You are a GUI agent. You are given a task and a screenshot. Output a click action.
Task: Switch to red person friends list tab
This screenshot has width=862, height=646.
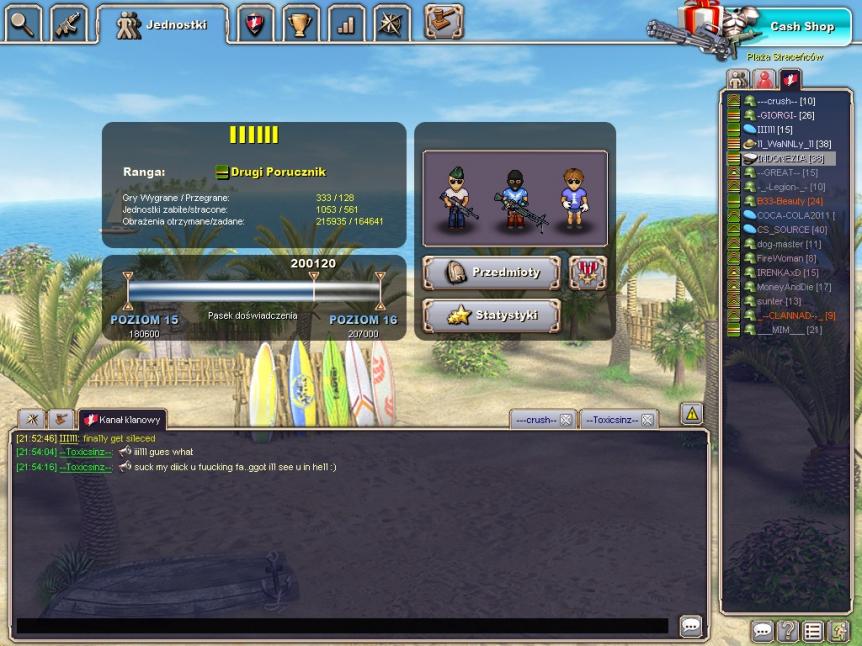point(765,79)
